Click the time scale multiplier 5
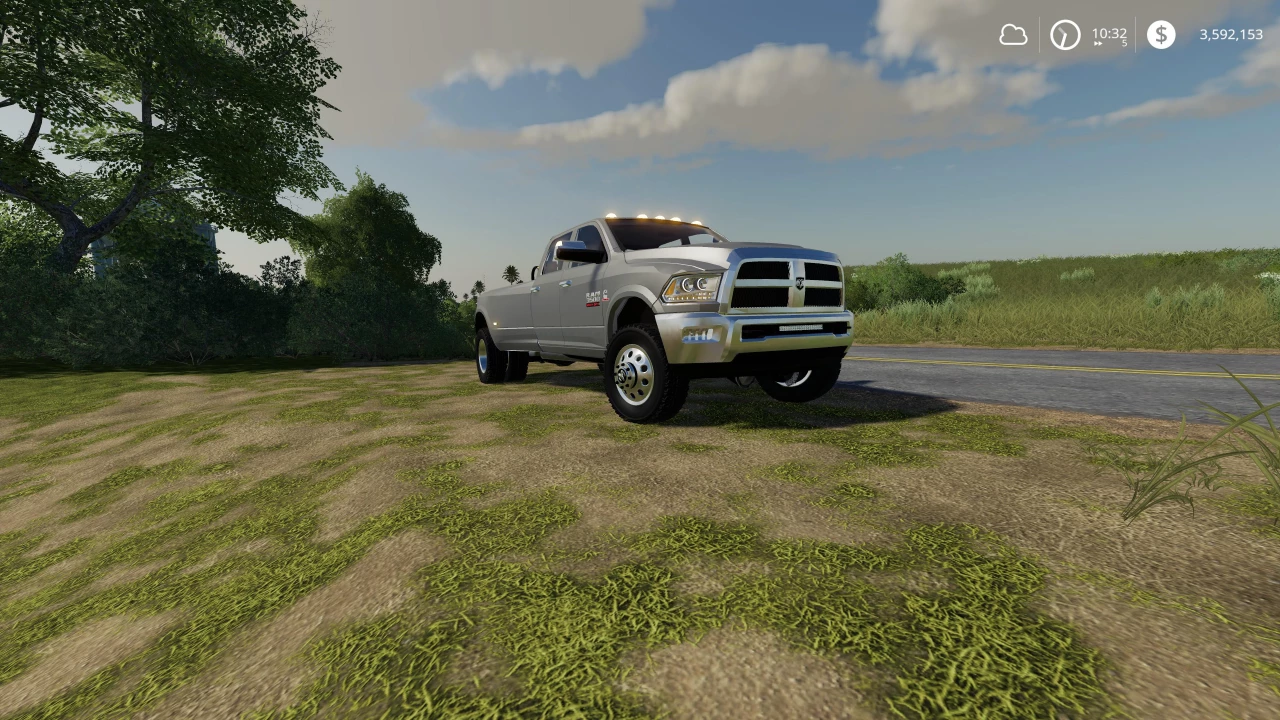The width and height of the screenshot is (1280, 720). coord(1123,43)
